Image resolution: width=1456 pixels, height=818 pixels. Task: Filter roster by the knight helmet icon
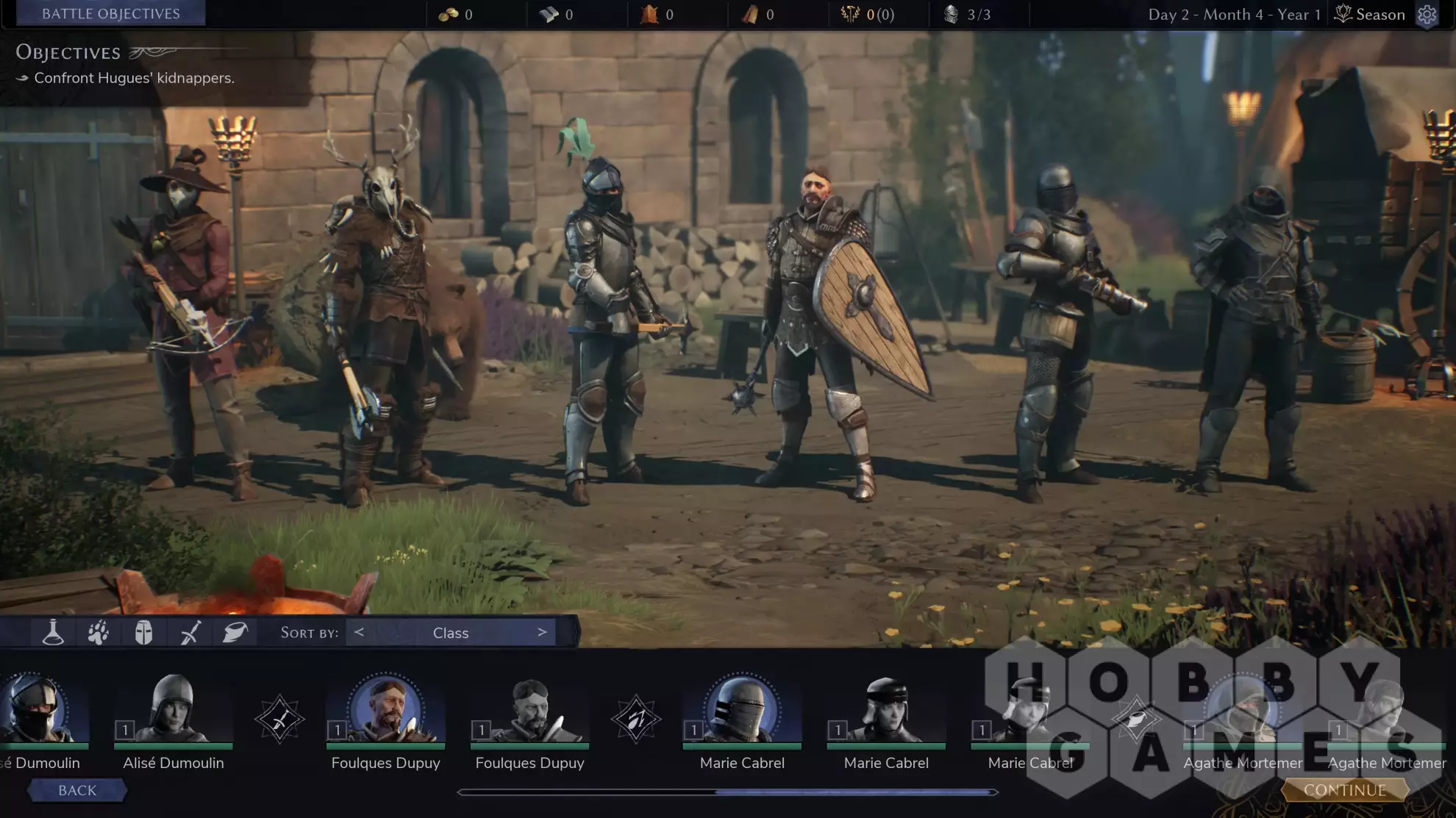pos(143,632)
